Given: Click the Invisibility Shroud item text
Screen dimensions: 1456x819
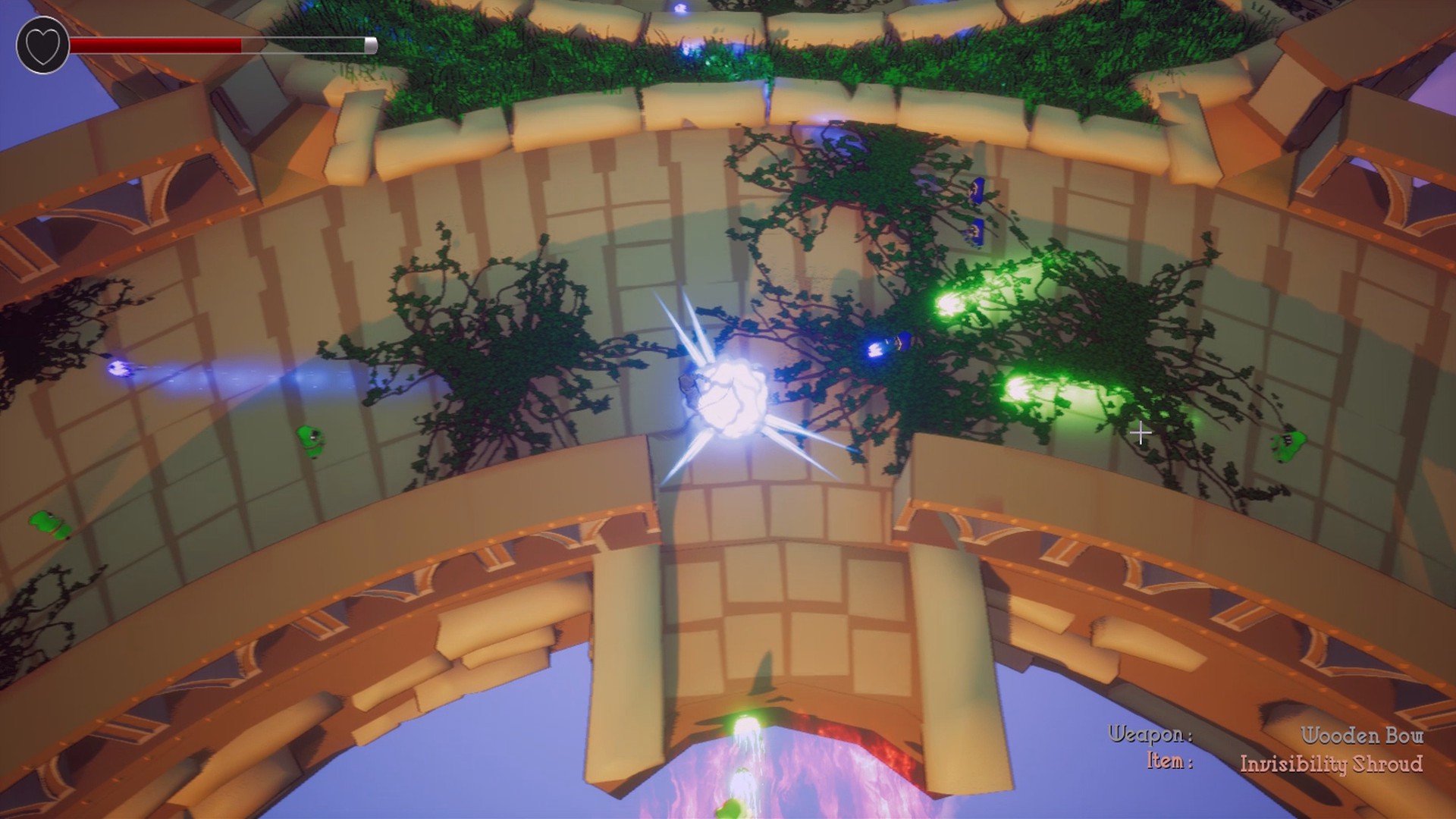Looking at the screenshot, I should click(1331, 766).
